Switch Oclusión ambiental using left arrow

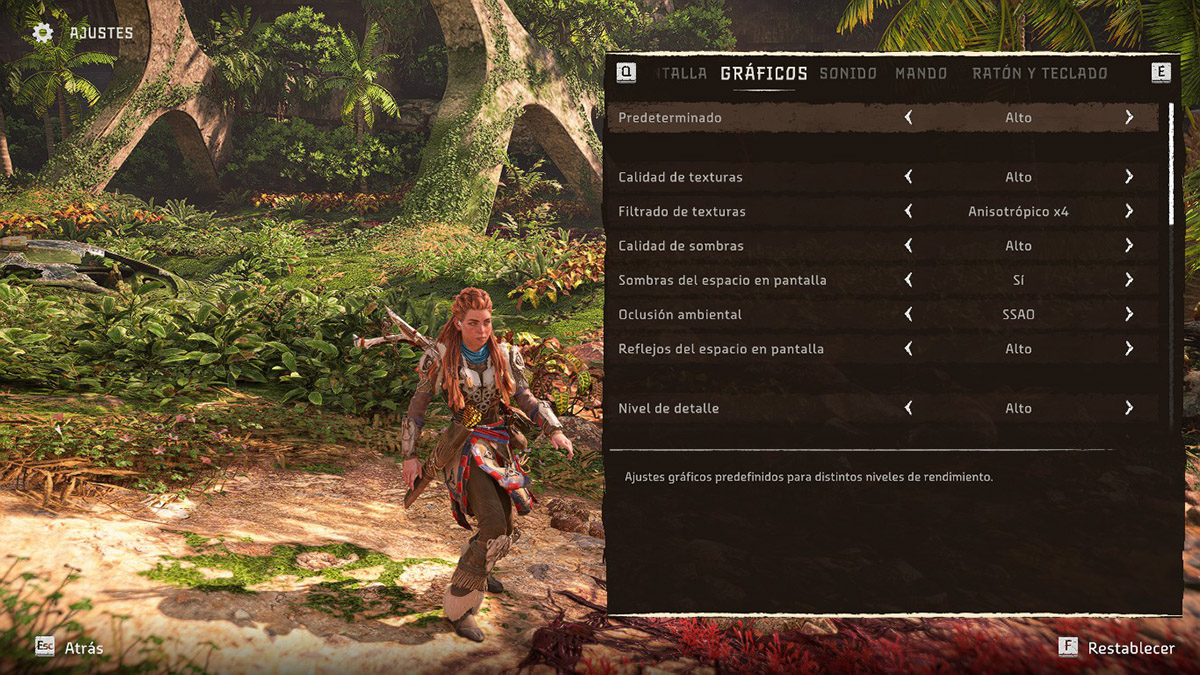pos(908,314)
